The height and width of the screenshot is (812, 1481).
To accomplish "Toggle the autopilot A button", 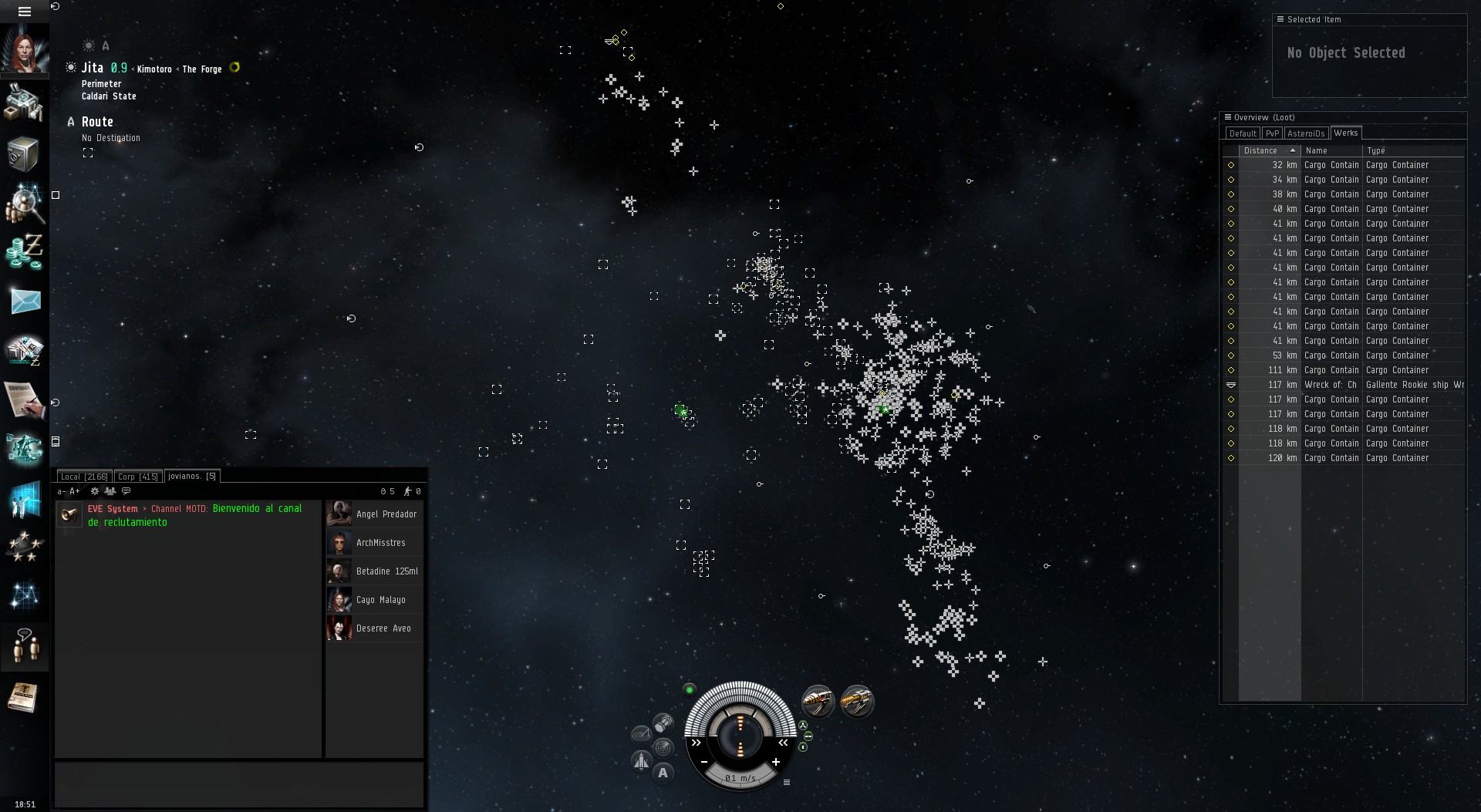I will [663, 773].
